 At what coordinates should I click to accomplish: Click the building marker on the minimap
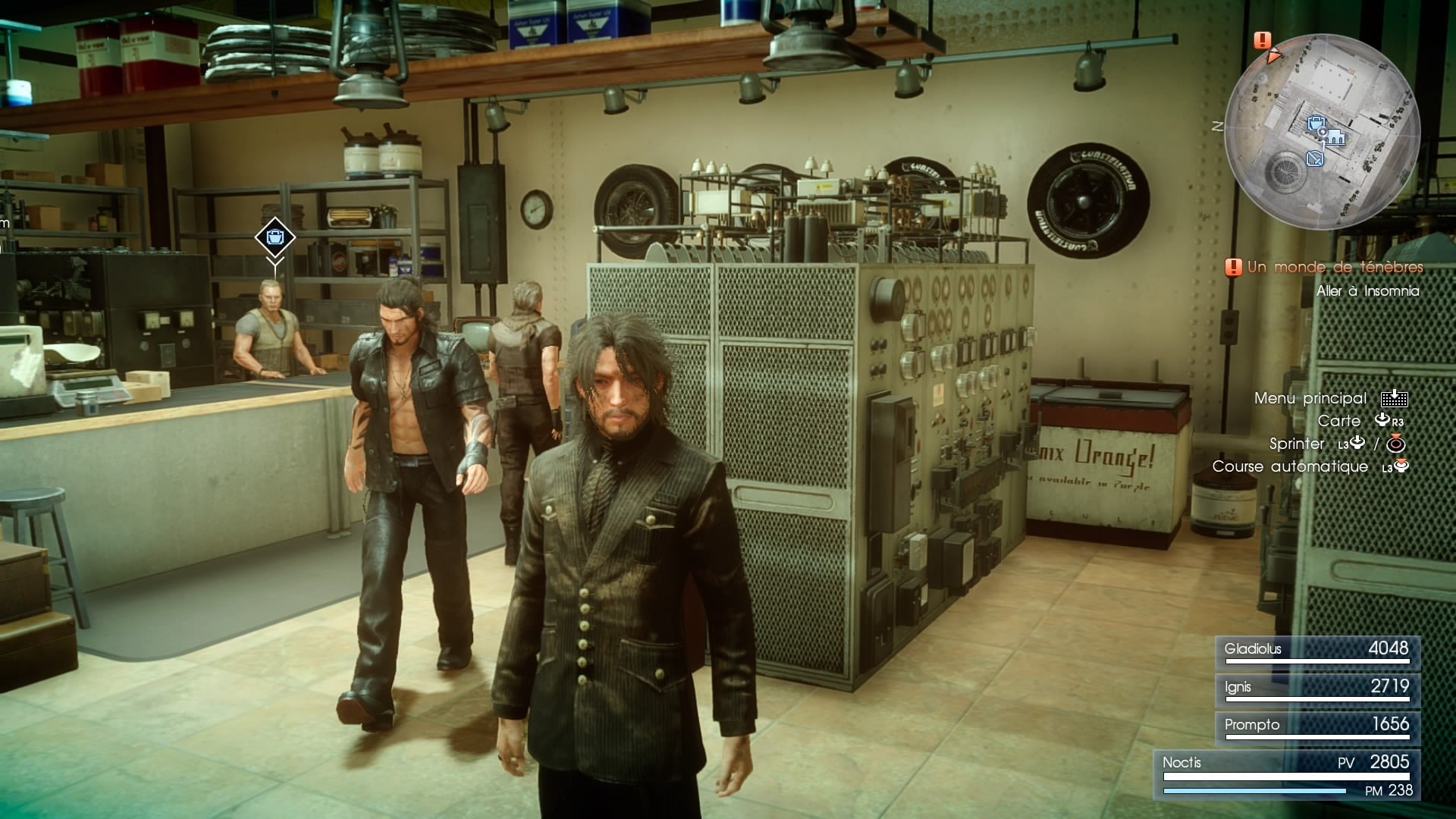[1335, 137]
